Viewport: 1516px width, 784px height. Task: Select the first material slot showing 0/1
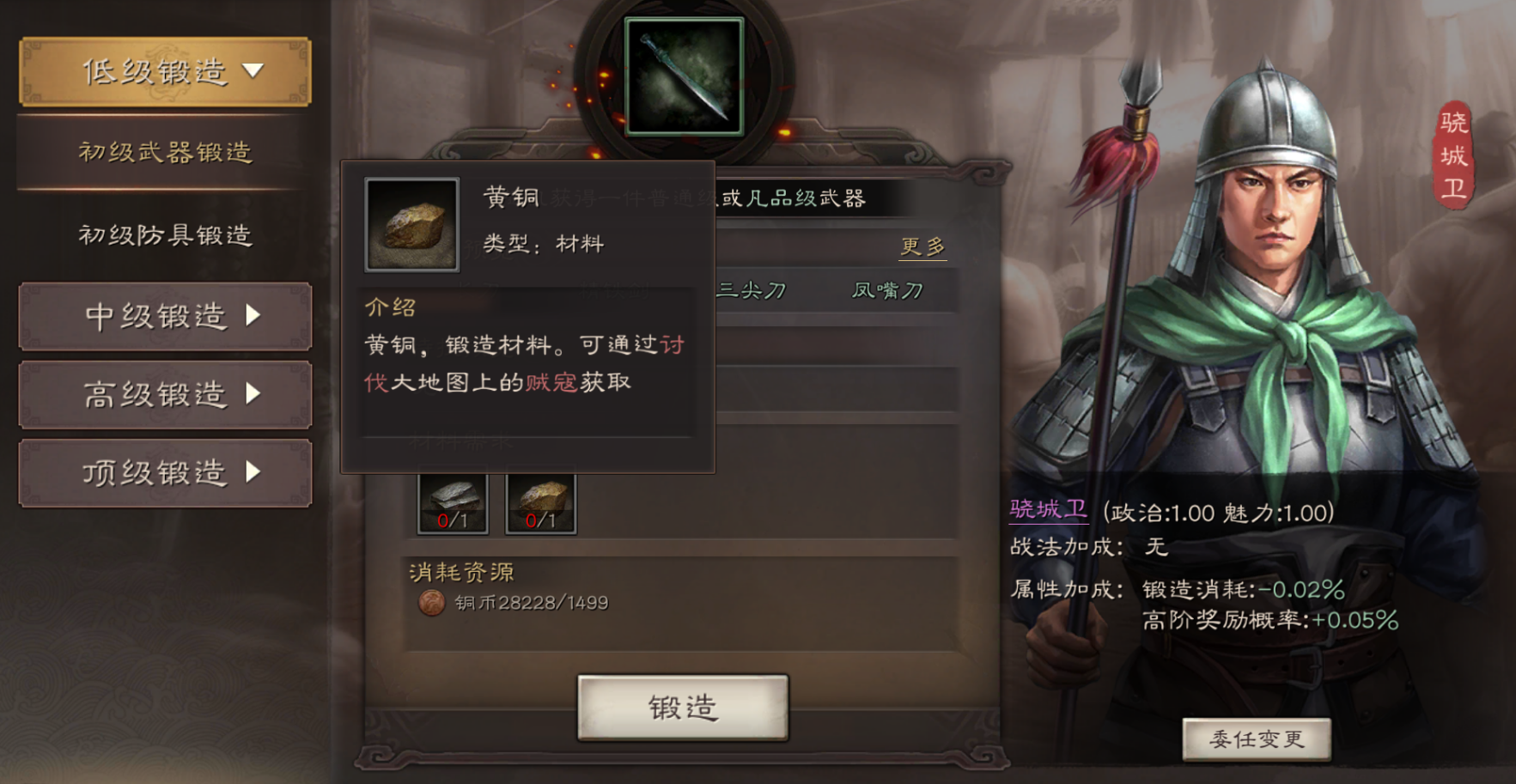453,502
